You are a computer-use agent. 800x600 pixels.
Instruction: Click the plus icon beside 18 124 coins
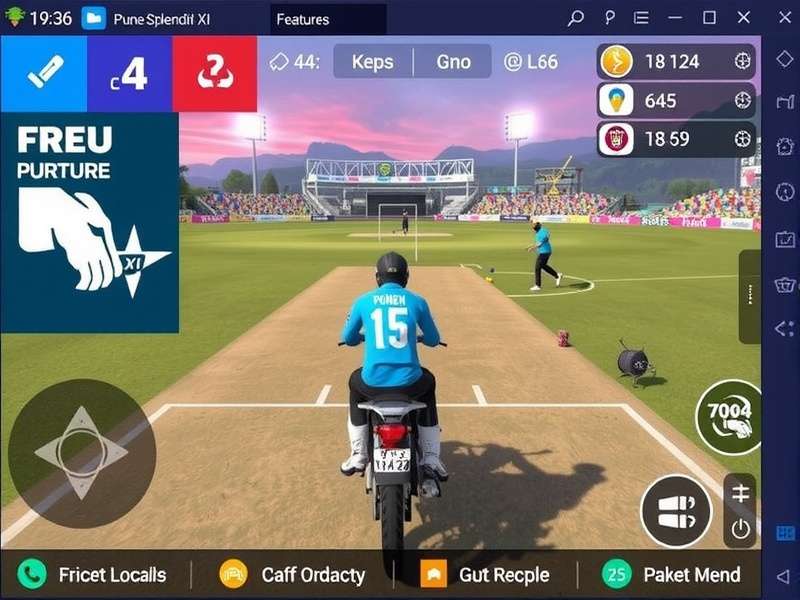742,62
